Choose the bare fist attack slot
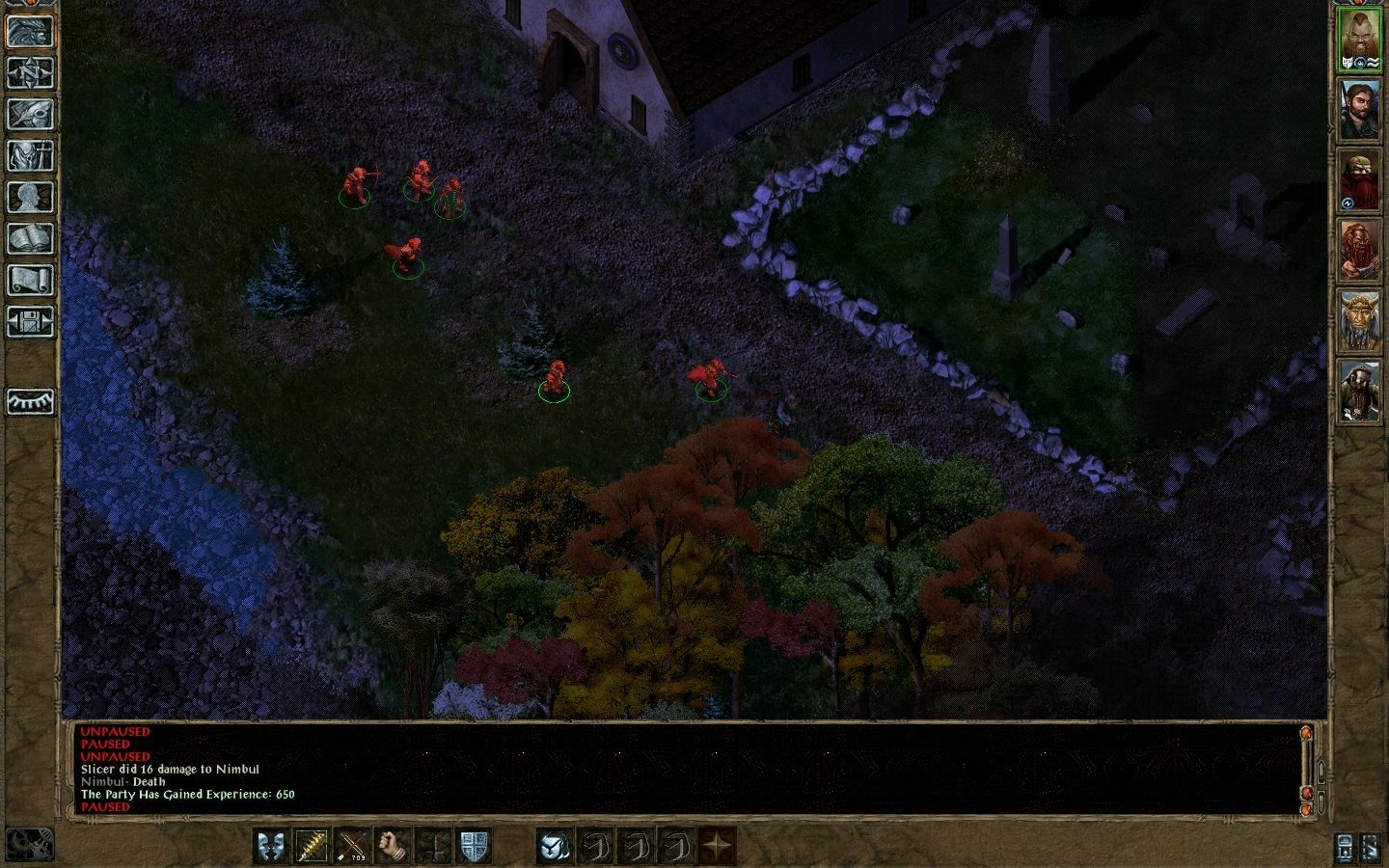Screen dimensions: 1389x868 click(393, 847)
